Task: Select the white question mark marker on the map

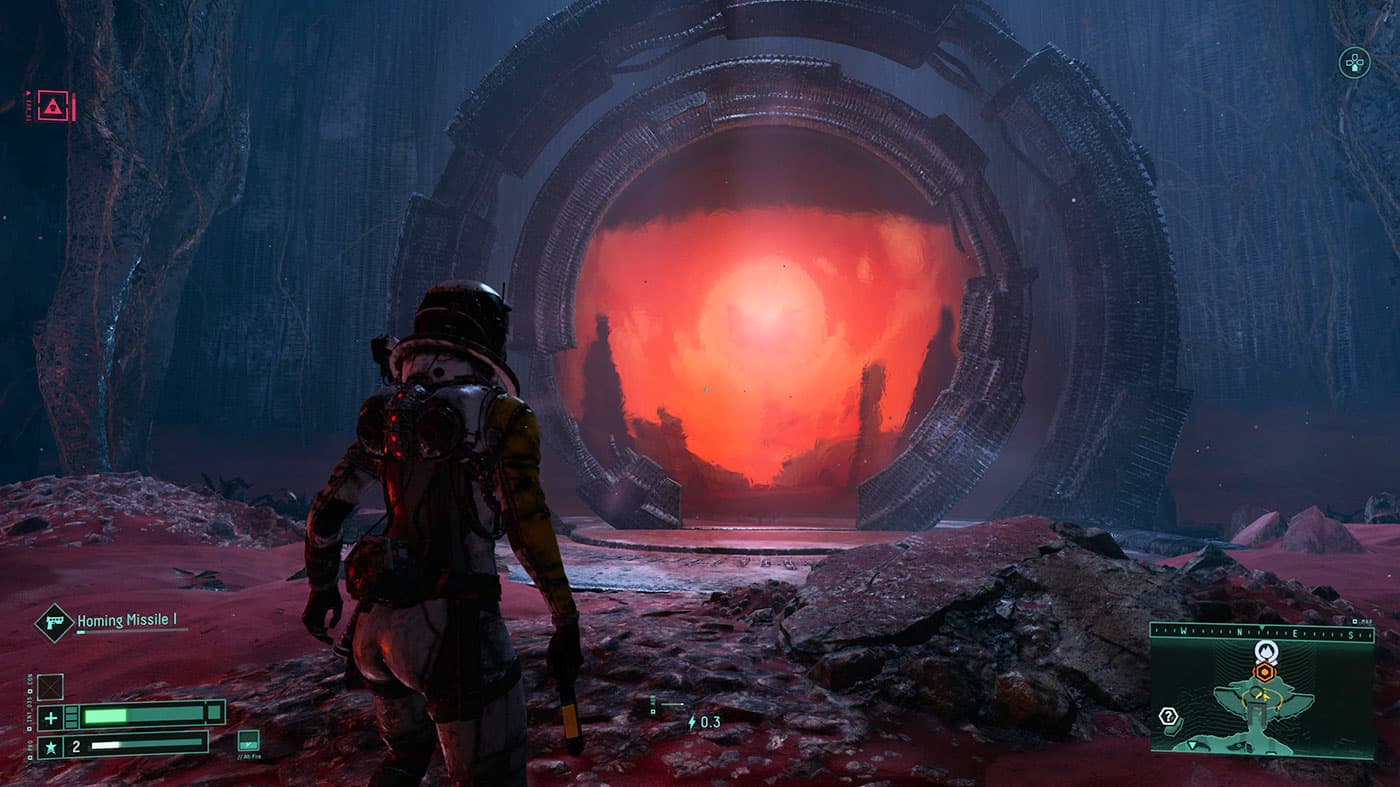Action: click(x=1168, y=715)
